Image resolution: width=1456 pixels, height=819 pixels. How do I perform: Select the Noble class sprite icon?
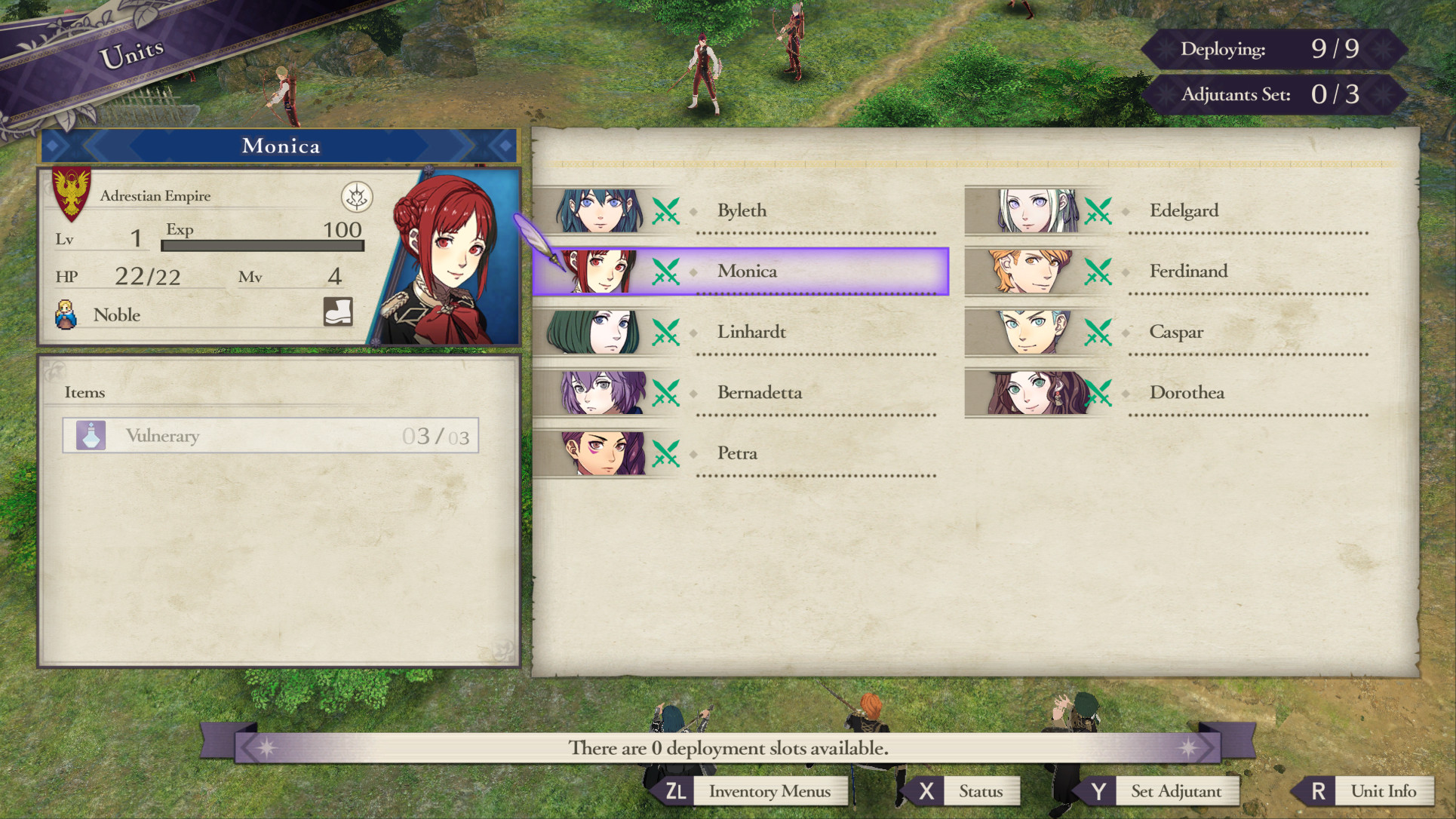pyautogui.click(x=65, y=314)
